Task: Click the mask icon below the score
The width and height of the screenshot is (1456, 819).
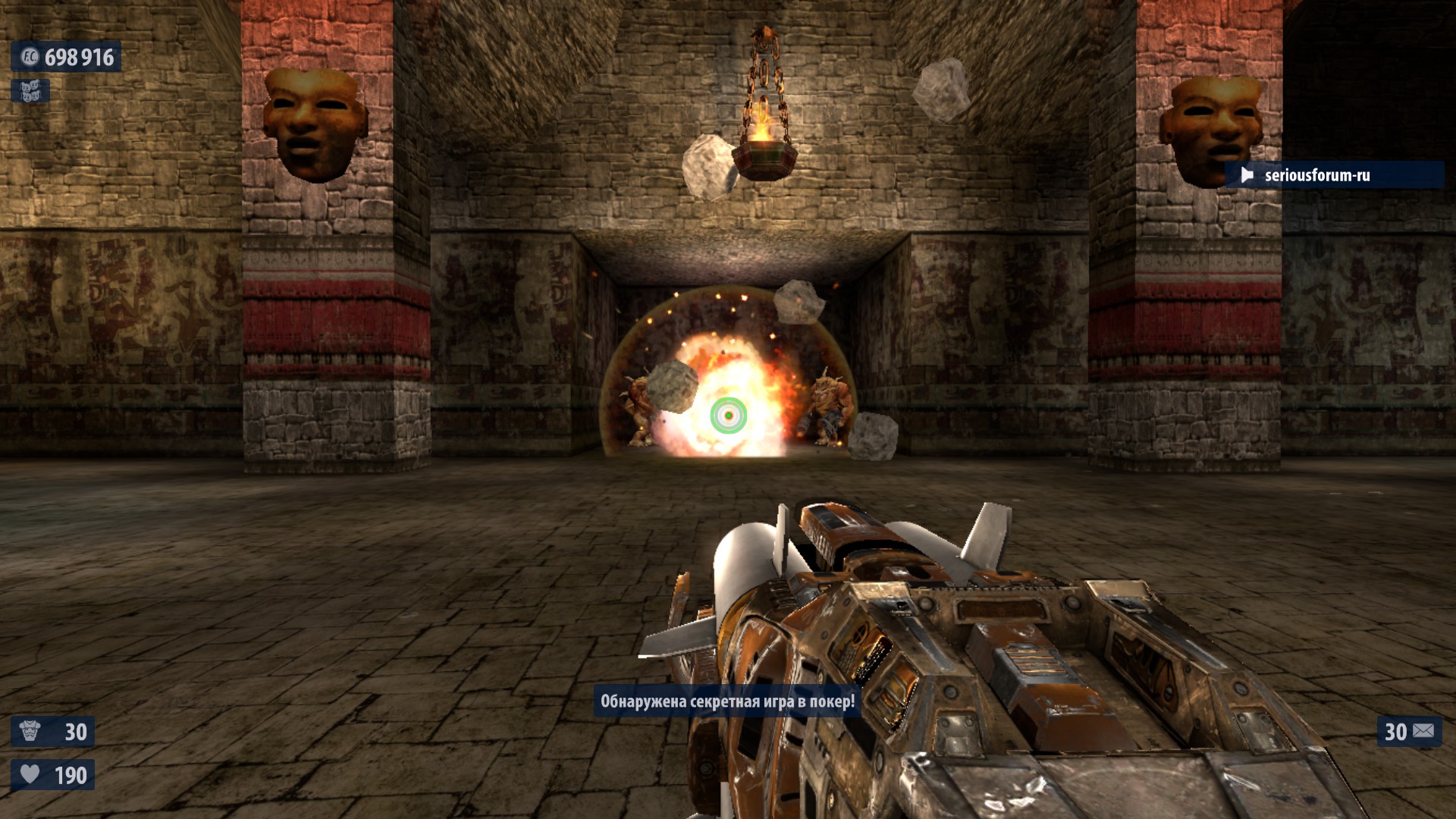Action: click(x=30, y=92)
